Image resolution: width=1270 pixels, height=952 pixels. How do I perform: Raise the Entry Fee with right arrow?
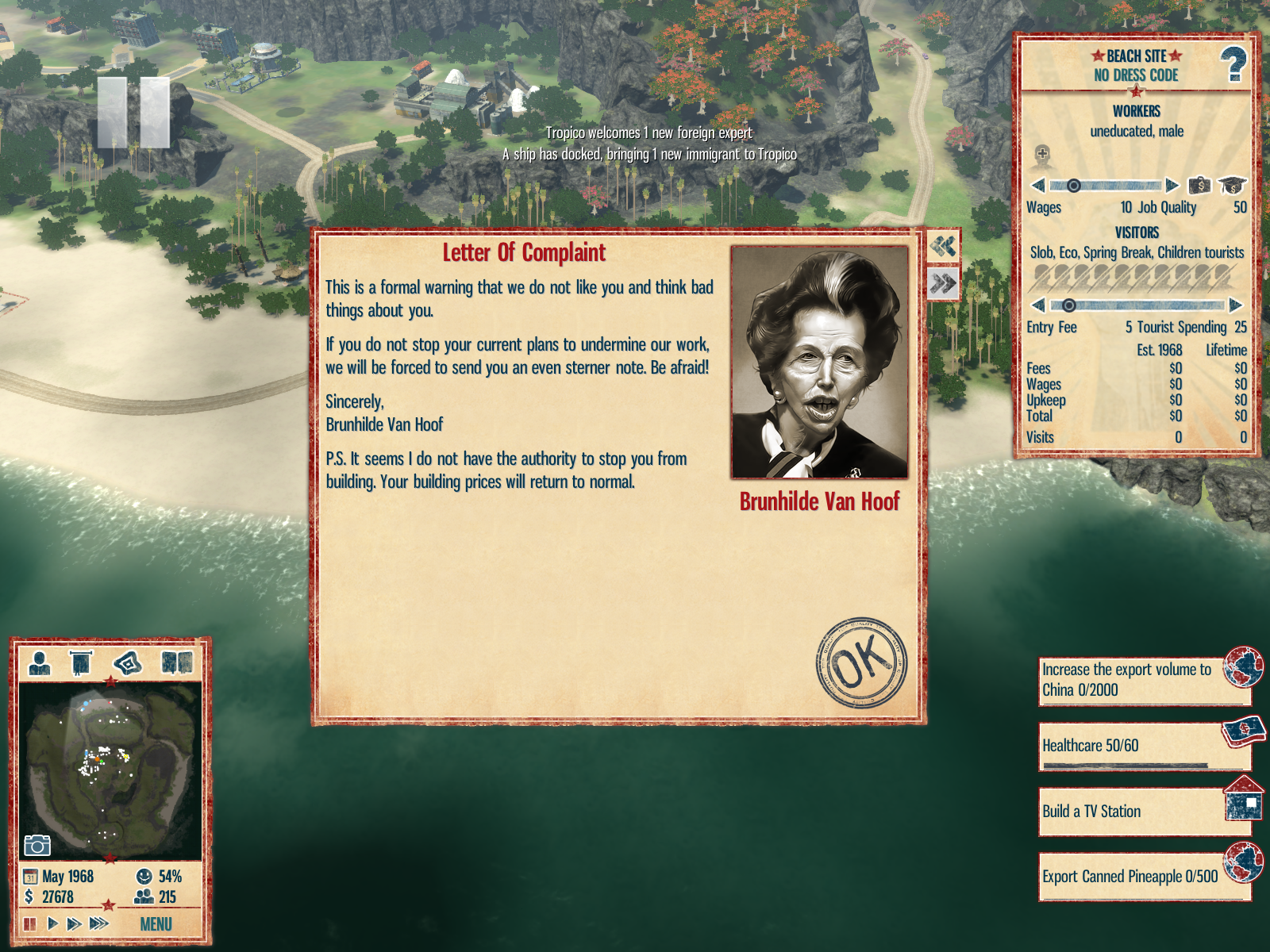click(1235, 305)
